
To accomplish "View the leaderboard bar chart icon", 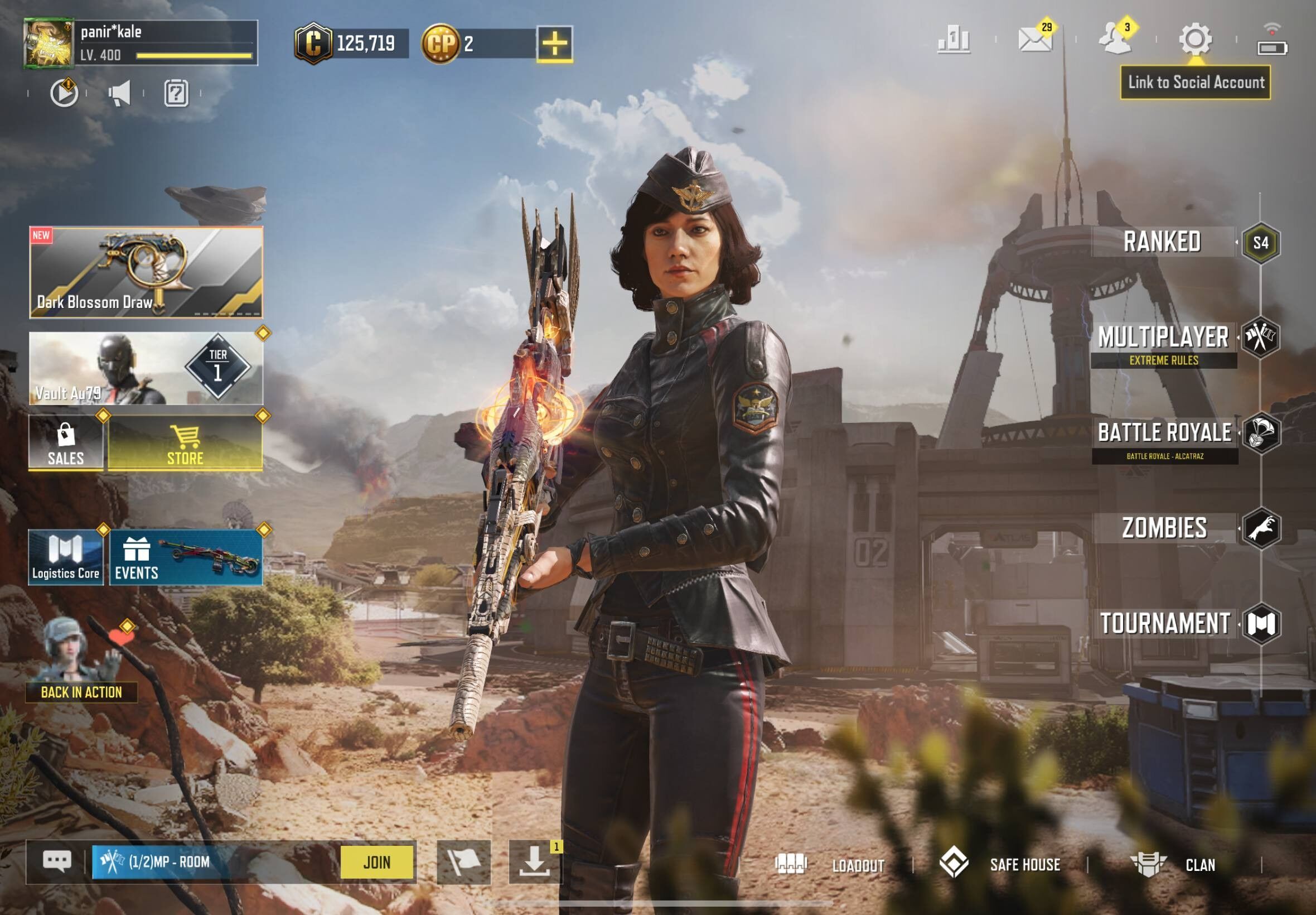I will [954, 40].
